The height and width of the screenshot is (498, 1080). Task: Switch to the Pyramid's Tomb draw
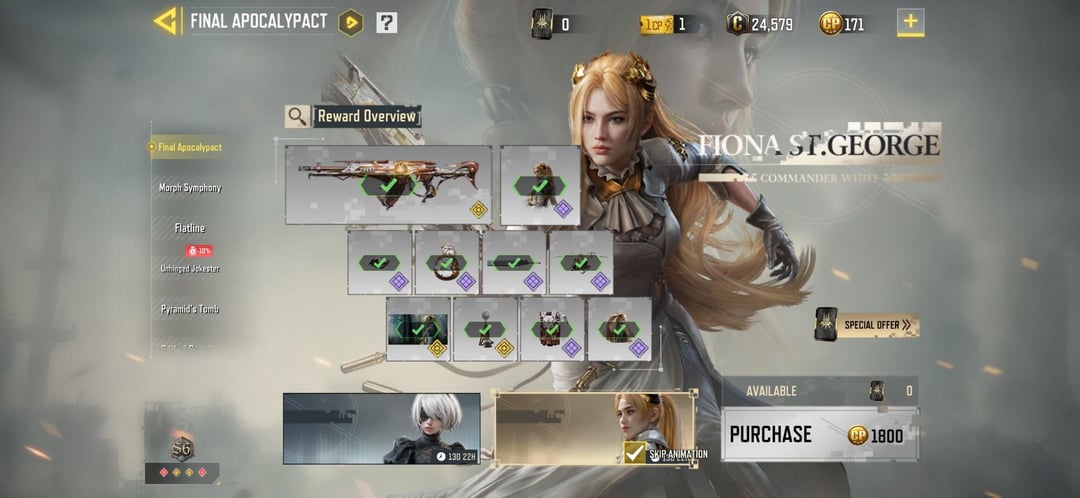(x=190, y=309)
